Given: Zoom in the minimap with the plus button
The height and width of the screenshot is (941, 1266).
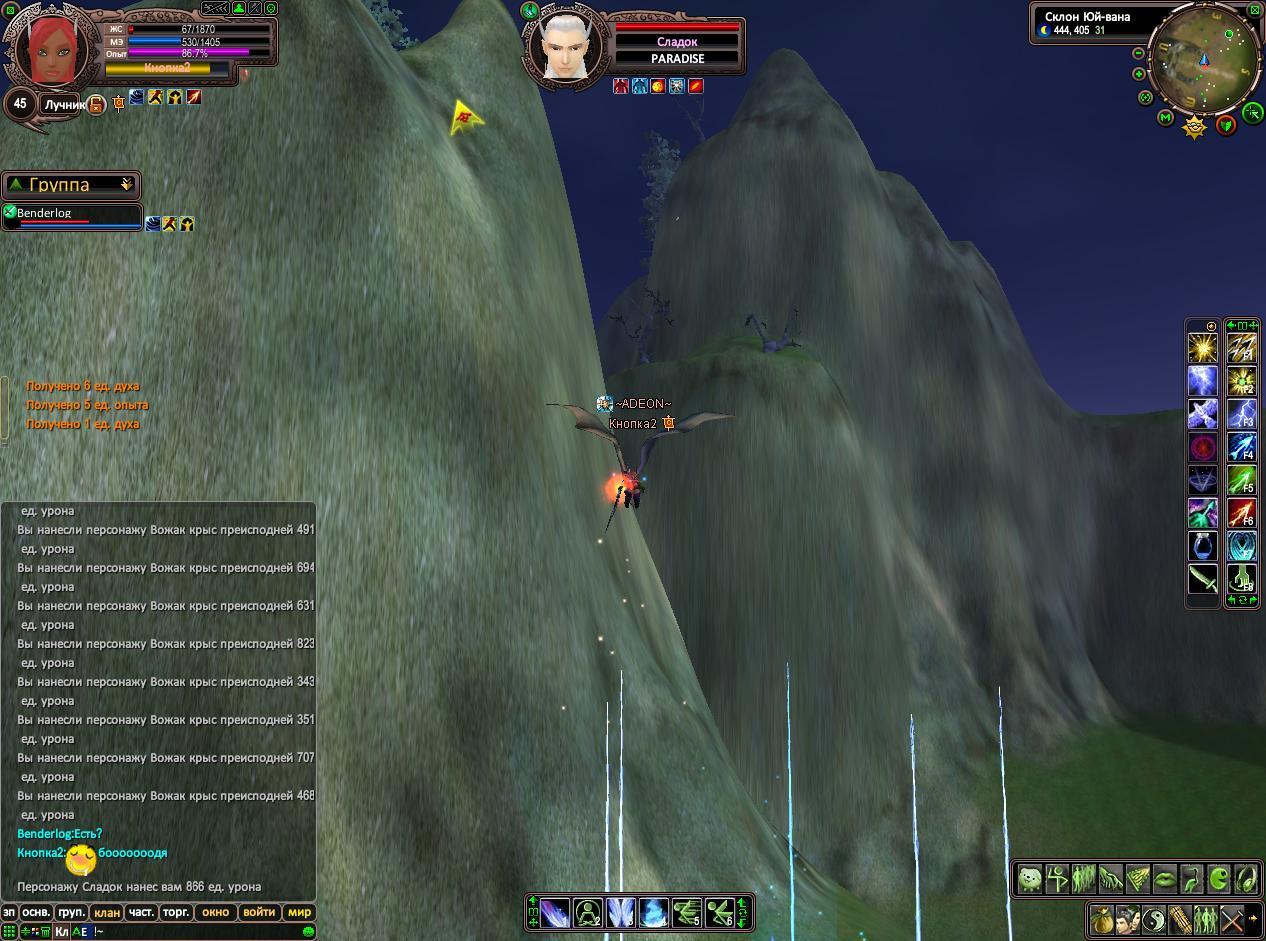Looking at the screenshot, I should point(1138,74).
